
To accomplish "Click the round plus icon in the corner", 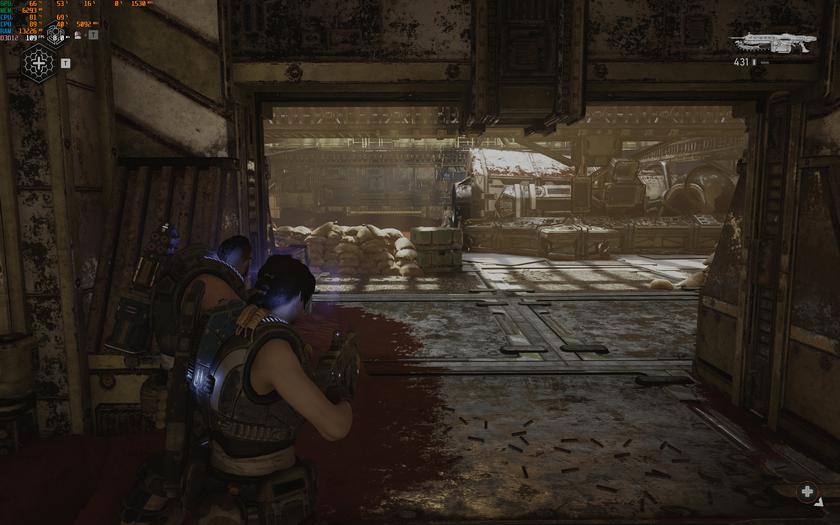I will pos(807,491).
